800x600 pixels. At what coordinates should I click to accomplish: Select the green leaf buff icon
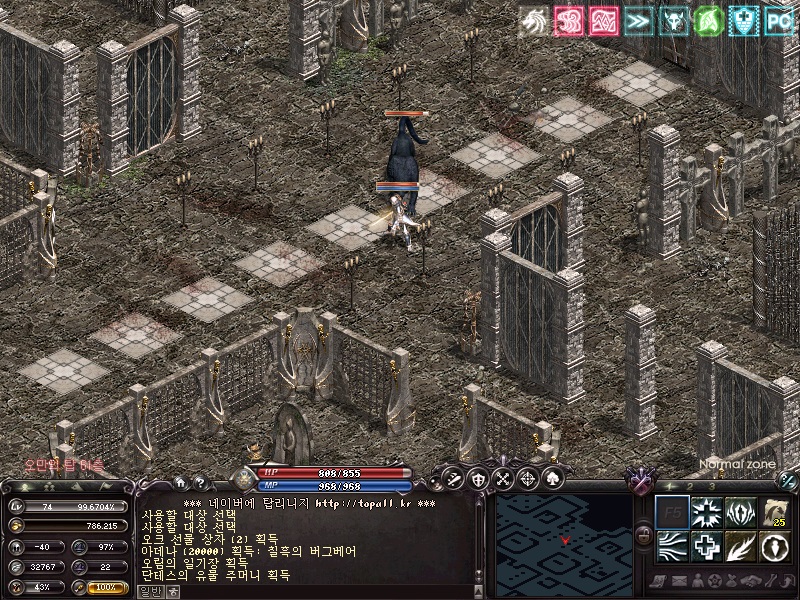pyautogui.click(x=708, y=20)
